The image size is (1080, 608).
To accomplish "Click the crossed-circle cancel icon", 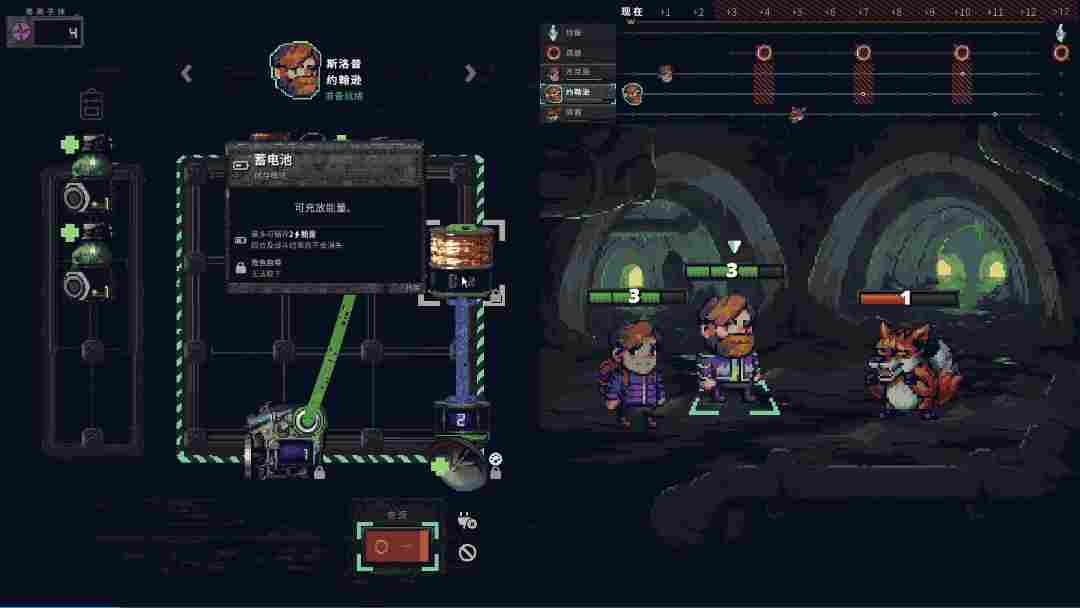I will click(467, 552).
